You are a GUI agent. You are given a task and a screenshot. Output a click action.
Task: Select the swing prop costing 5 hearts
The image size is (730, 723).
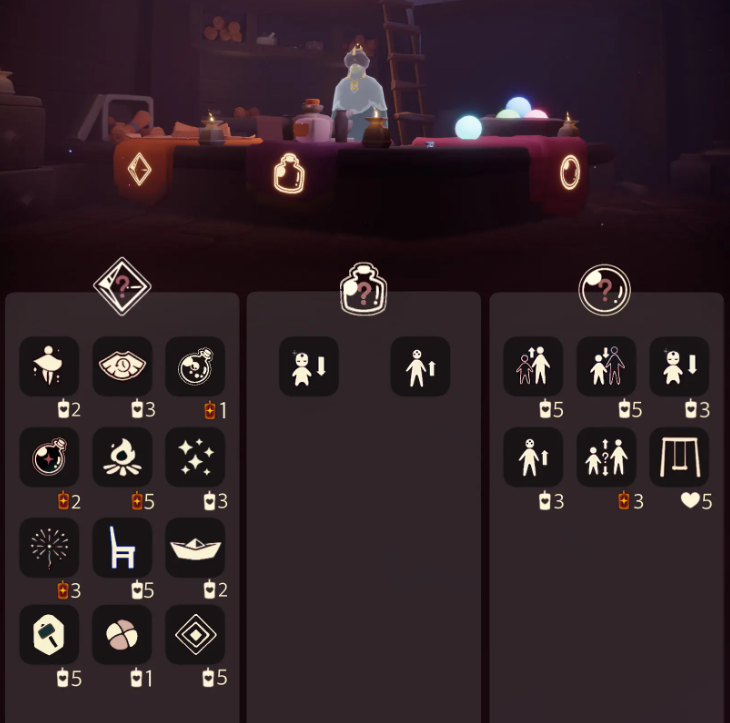click(x=679, y=457)
